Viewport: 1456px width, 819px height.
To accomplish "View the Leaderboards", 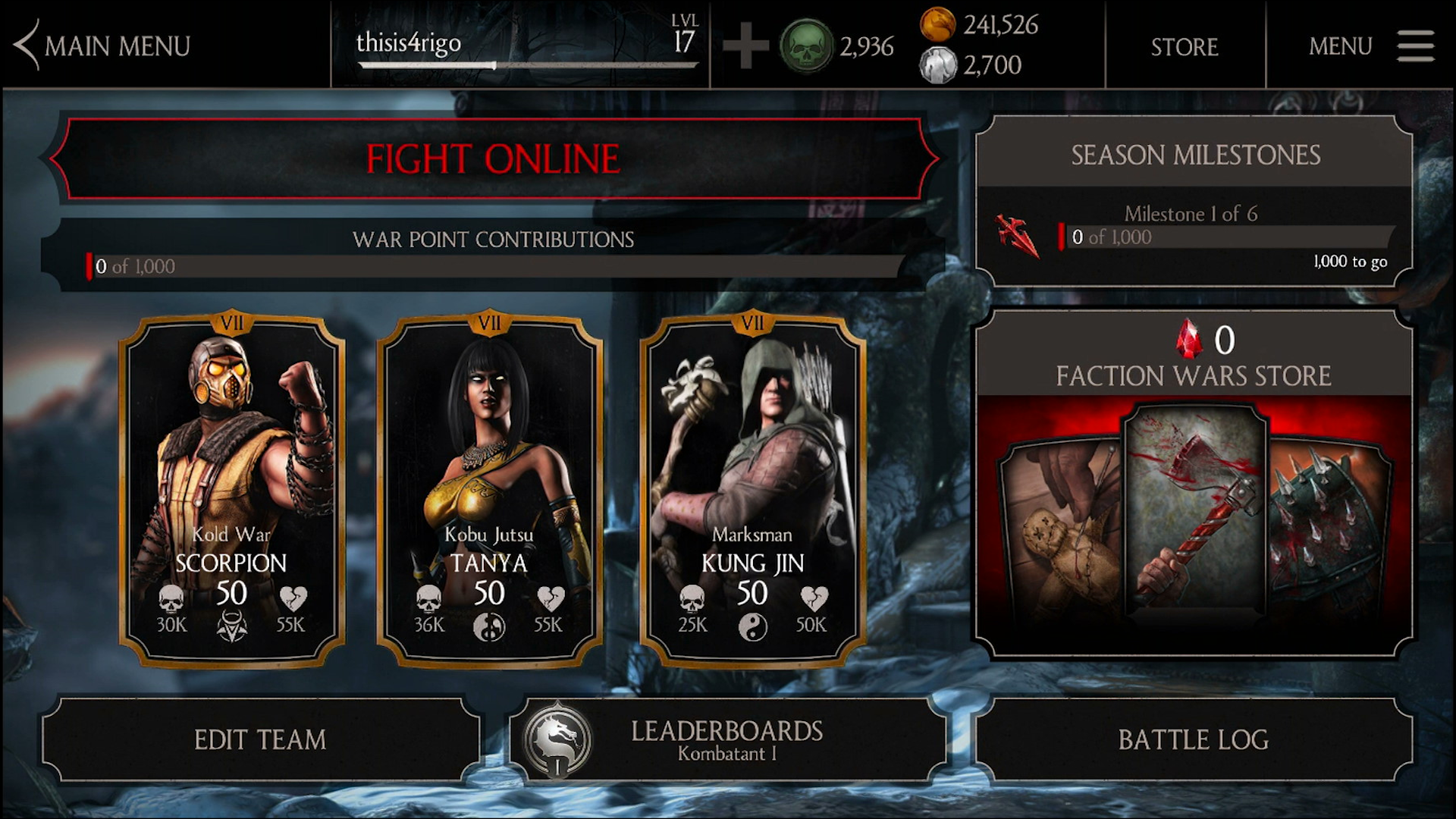I will tap(726, 739).
